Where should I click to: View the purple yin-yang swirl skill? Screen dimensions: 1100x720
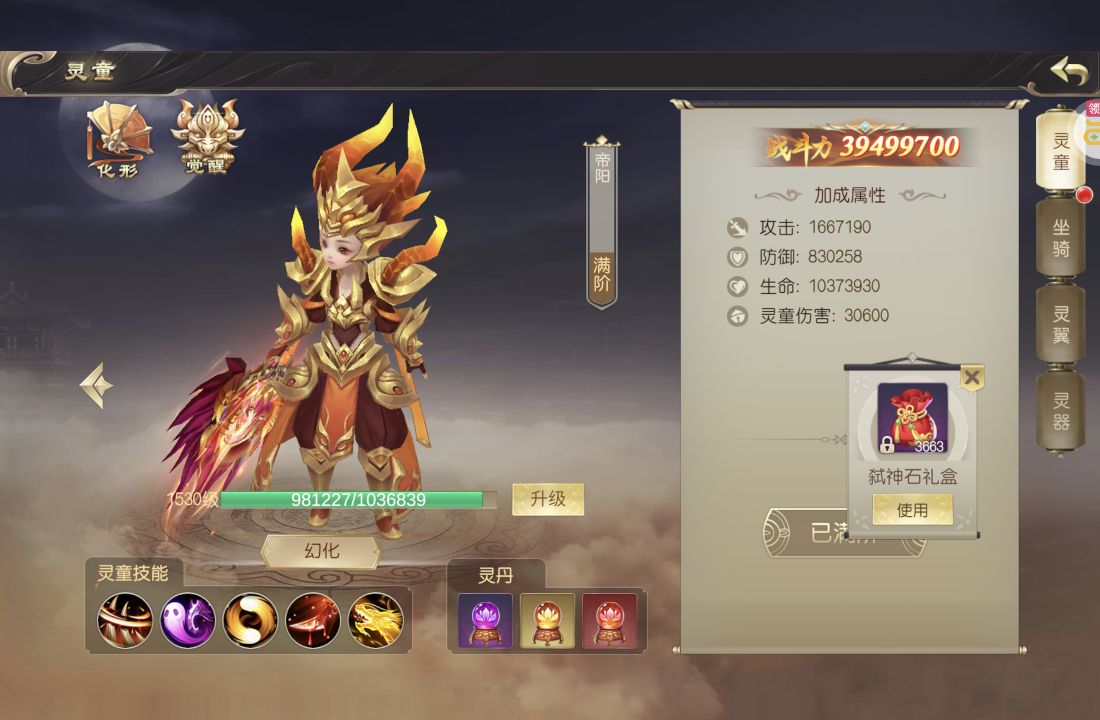tap(188, 620)
